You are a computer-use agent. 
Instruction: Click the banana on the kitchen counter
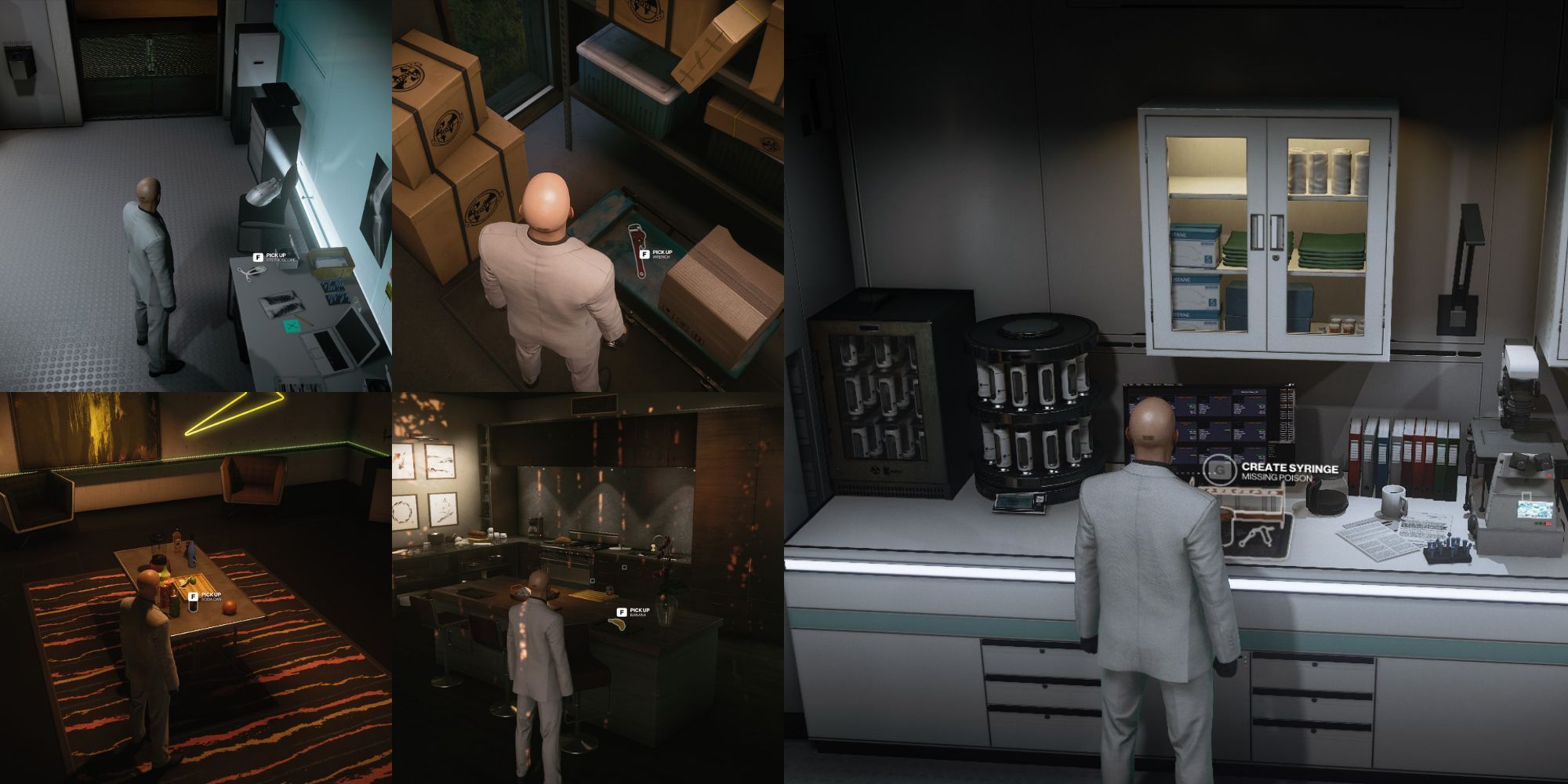617,625
